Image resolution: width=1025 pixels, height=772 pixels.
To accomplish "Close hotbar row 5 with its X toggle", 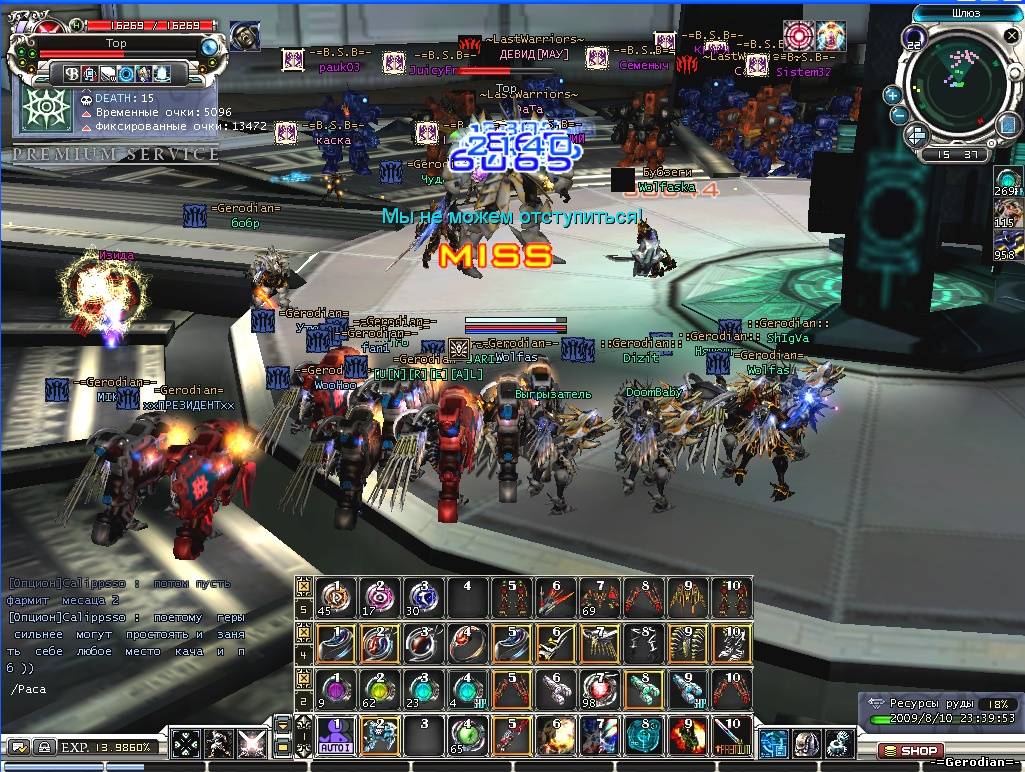I will pos(303,585).
